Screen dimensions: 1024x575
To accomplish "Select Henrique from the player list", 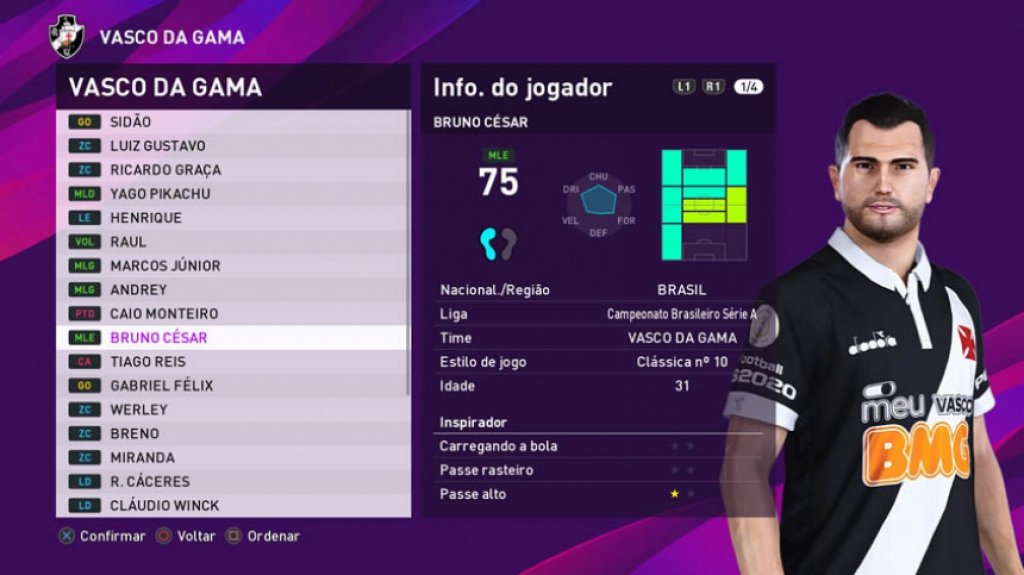I will [232, 218].
